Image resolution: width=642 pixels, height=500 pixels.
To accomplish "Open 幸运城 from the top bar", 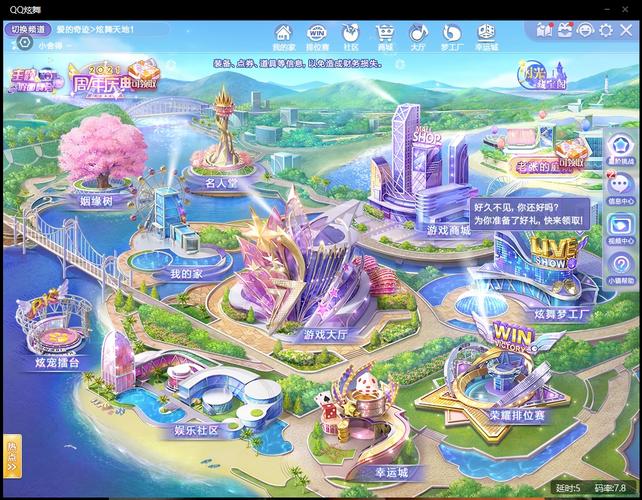I will coord(486,38).
